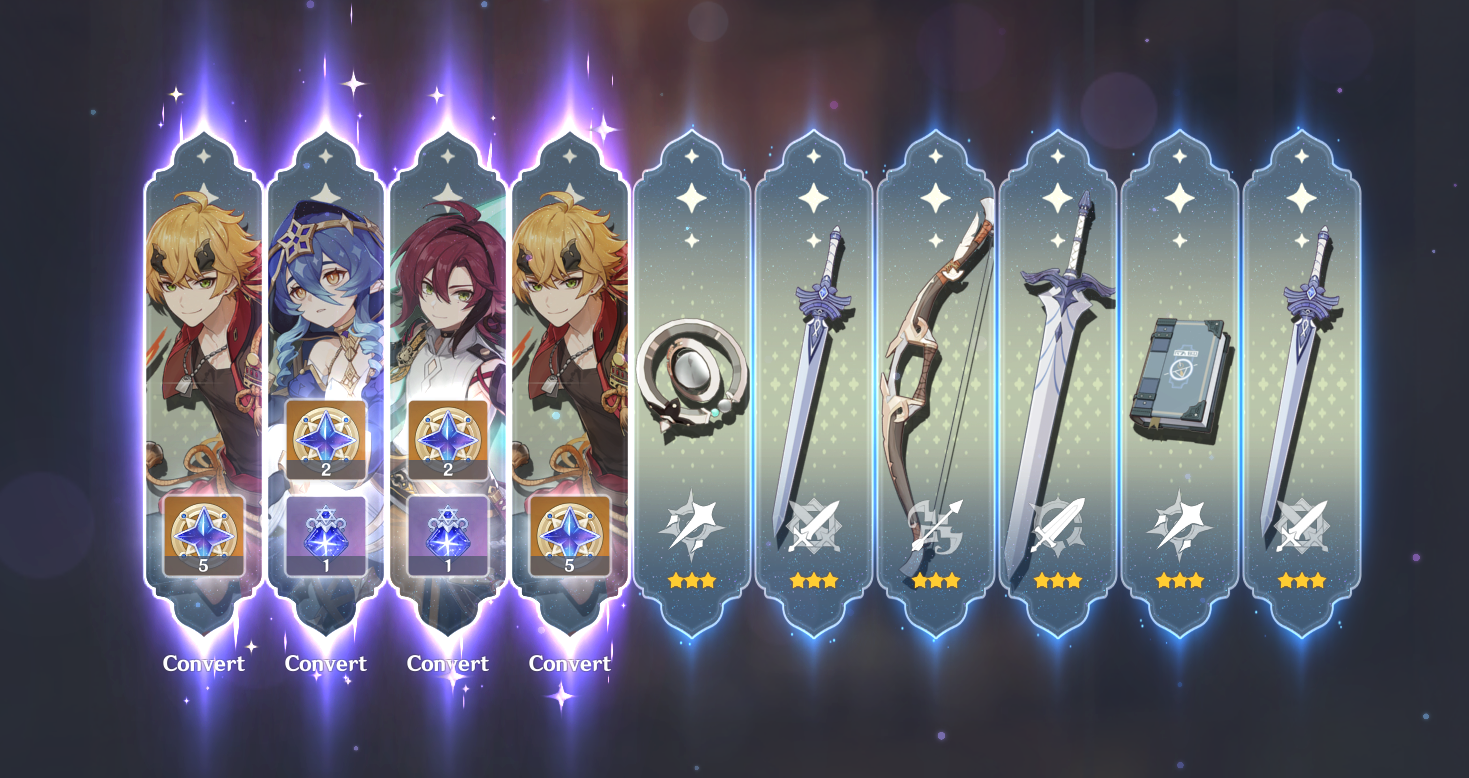Click the Masterless Stardust icon on Heizou's card
Image resolution: width=1469 pixels, height=778 pixels.
(447, 537)
